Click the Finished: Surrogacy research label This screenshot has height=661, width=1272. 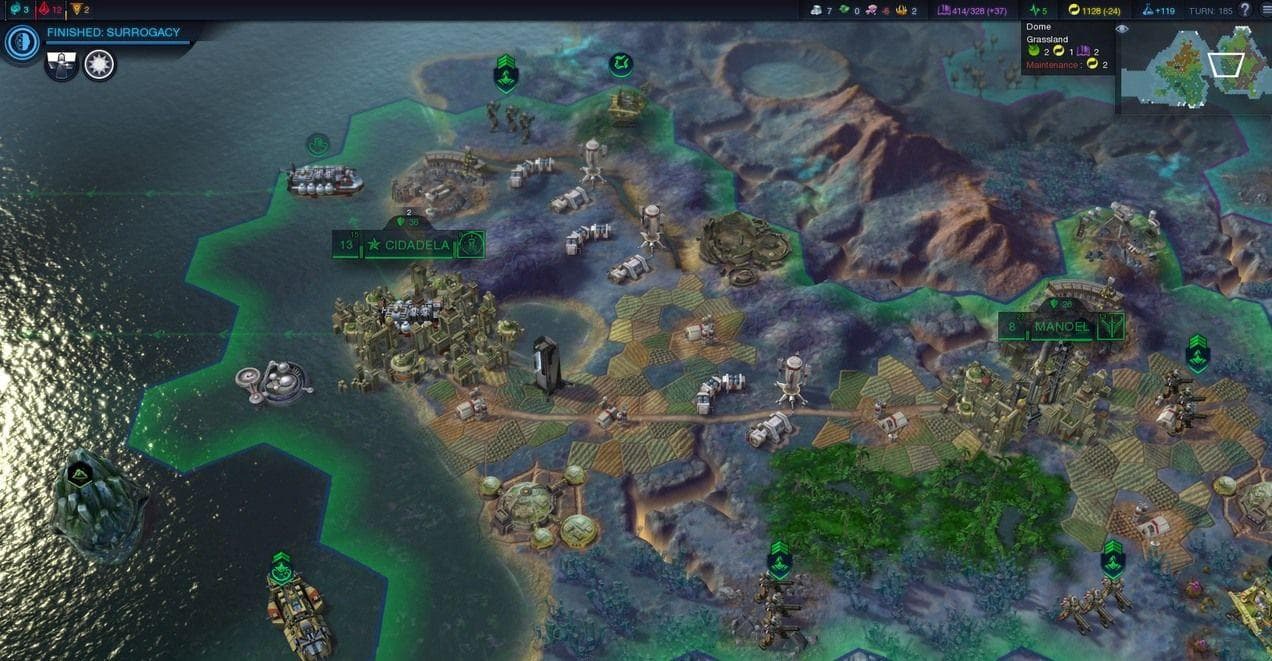coord(113,32)
